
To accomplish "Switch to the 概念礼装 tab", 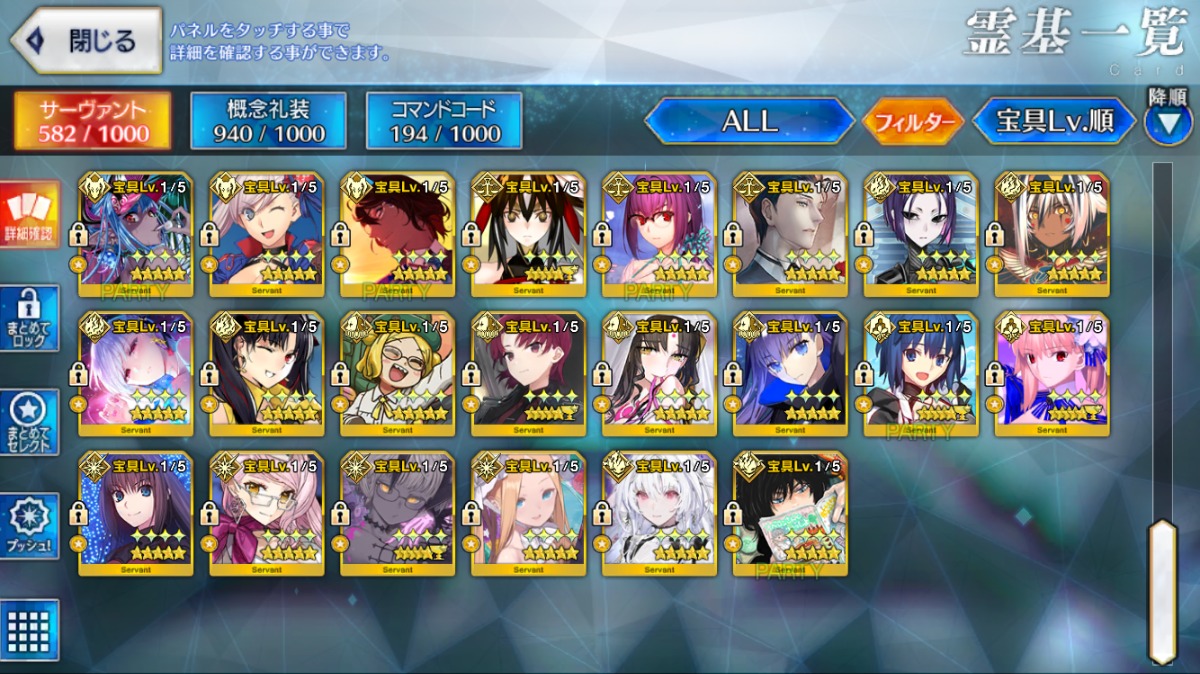I will 268,121.
